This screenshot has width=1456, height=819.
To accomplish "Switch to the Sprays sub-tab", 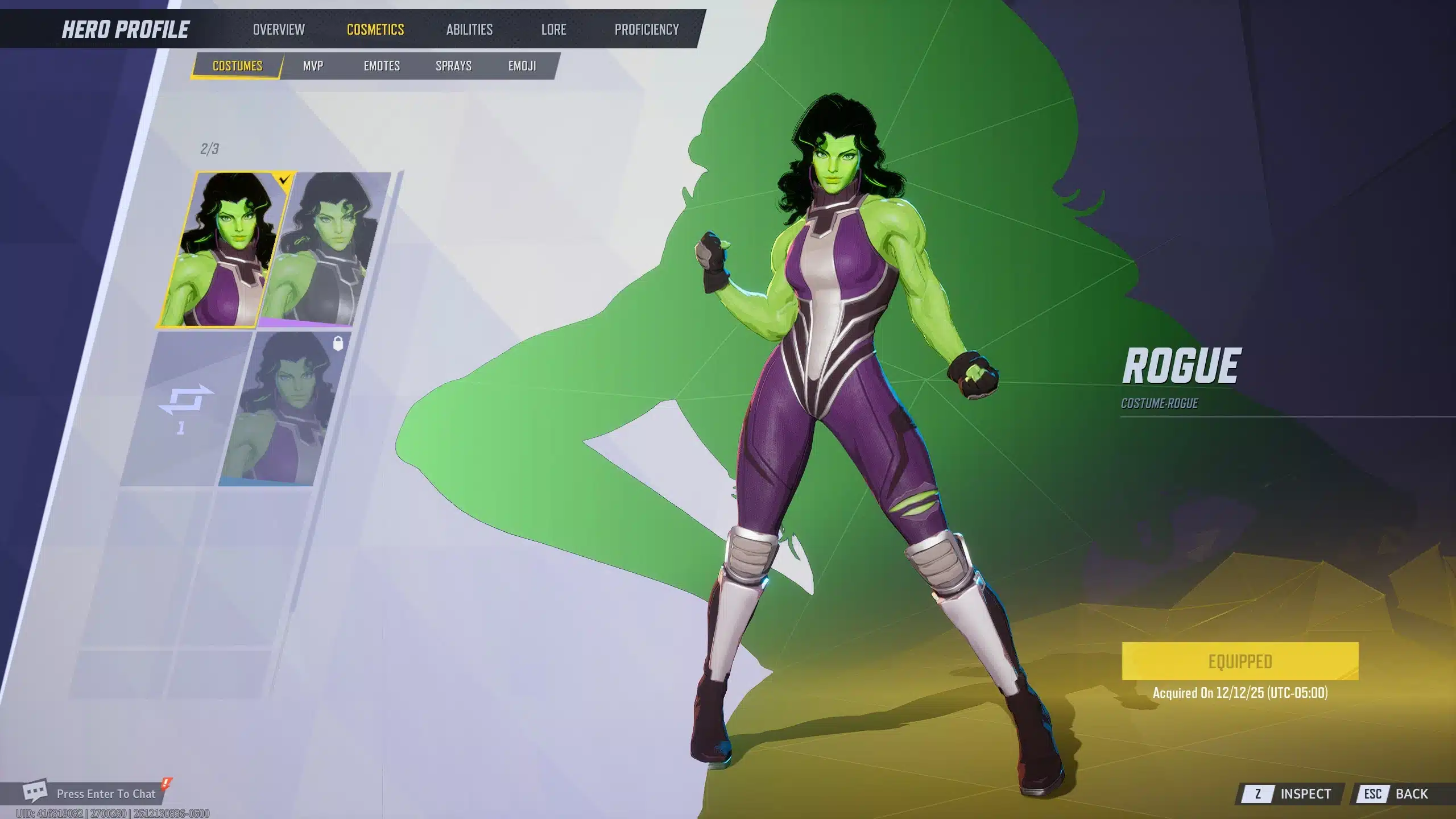I will pos(453,66).
